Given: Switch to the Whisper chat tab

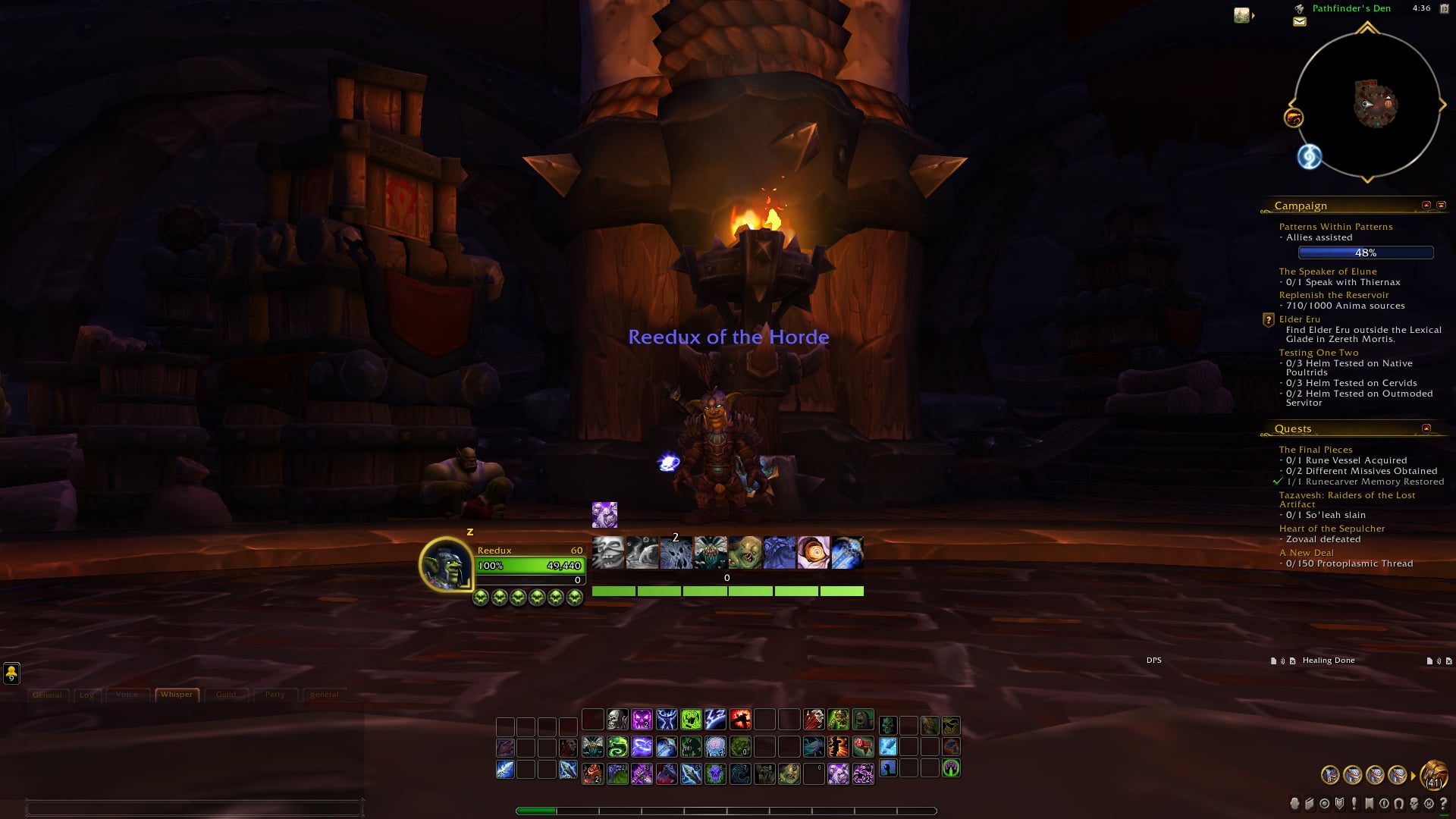Looking at the screenshot, I should 177,695.
